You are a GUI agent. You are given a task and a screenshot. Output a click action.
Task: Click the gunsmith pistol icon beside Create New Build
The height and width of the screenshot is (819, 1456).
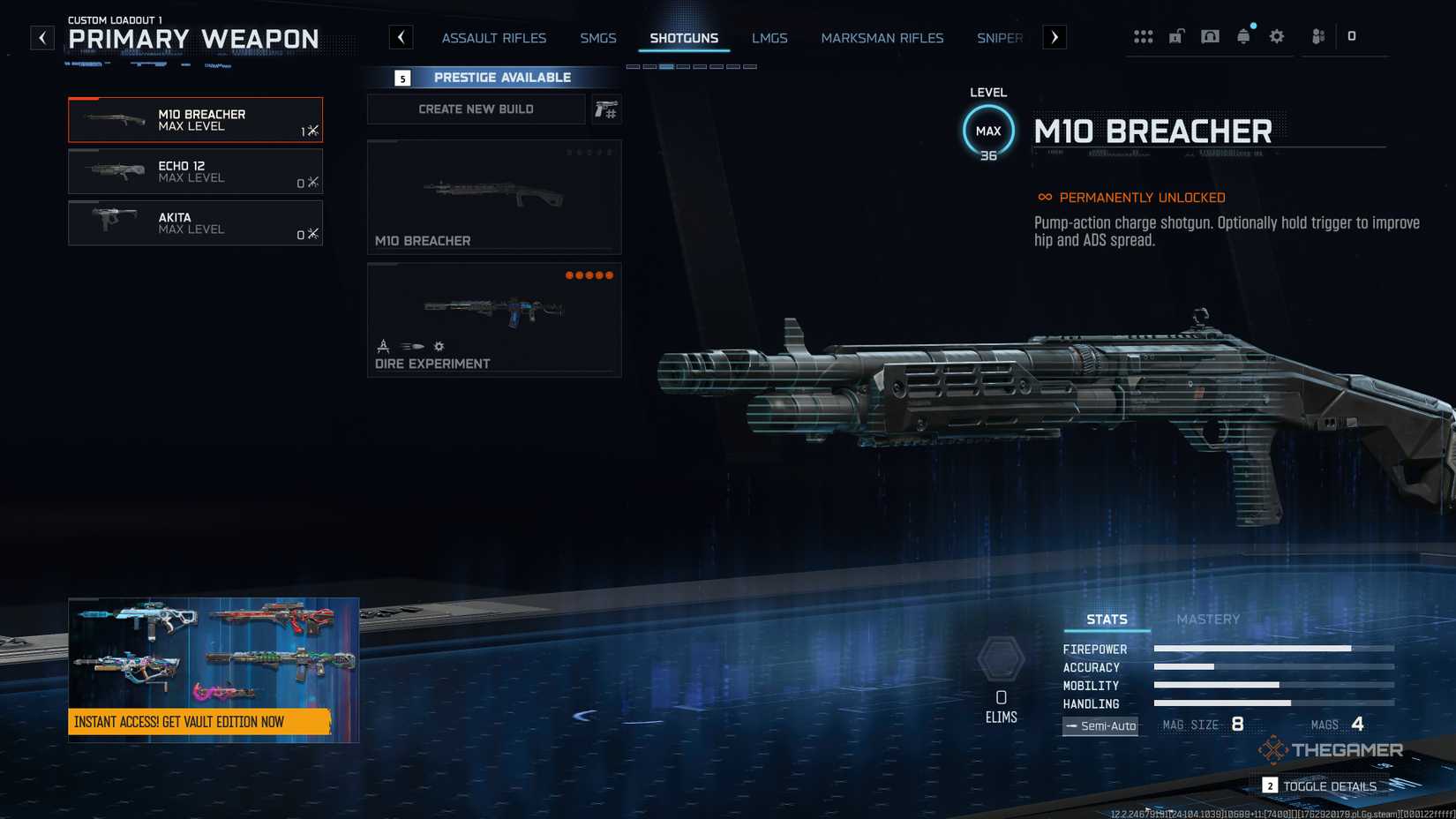pyautogui.click(x=606, y=109)
